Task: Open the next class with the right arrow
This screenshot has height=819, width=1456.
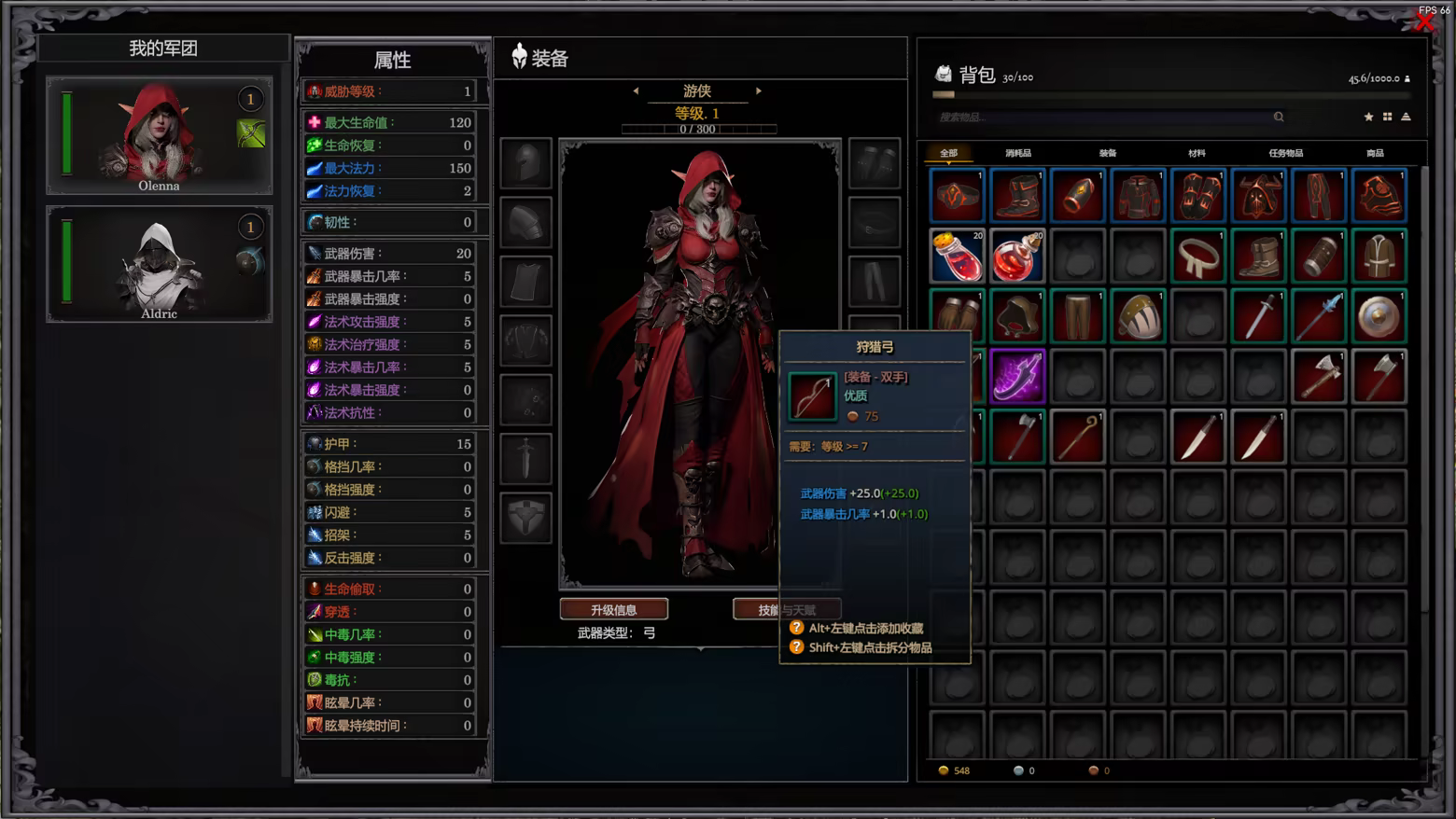Action: (758, 91)
